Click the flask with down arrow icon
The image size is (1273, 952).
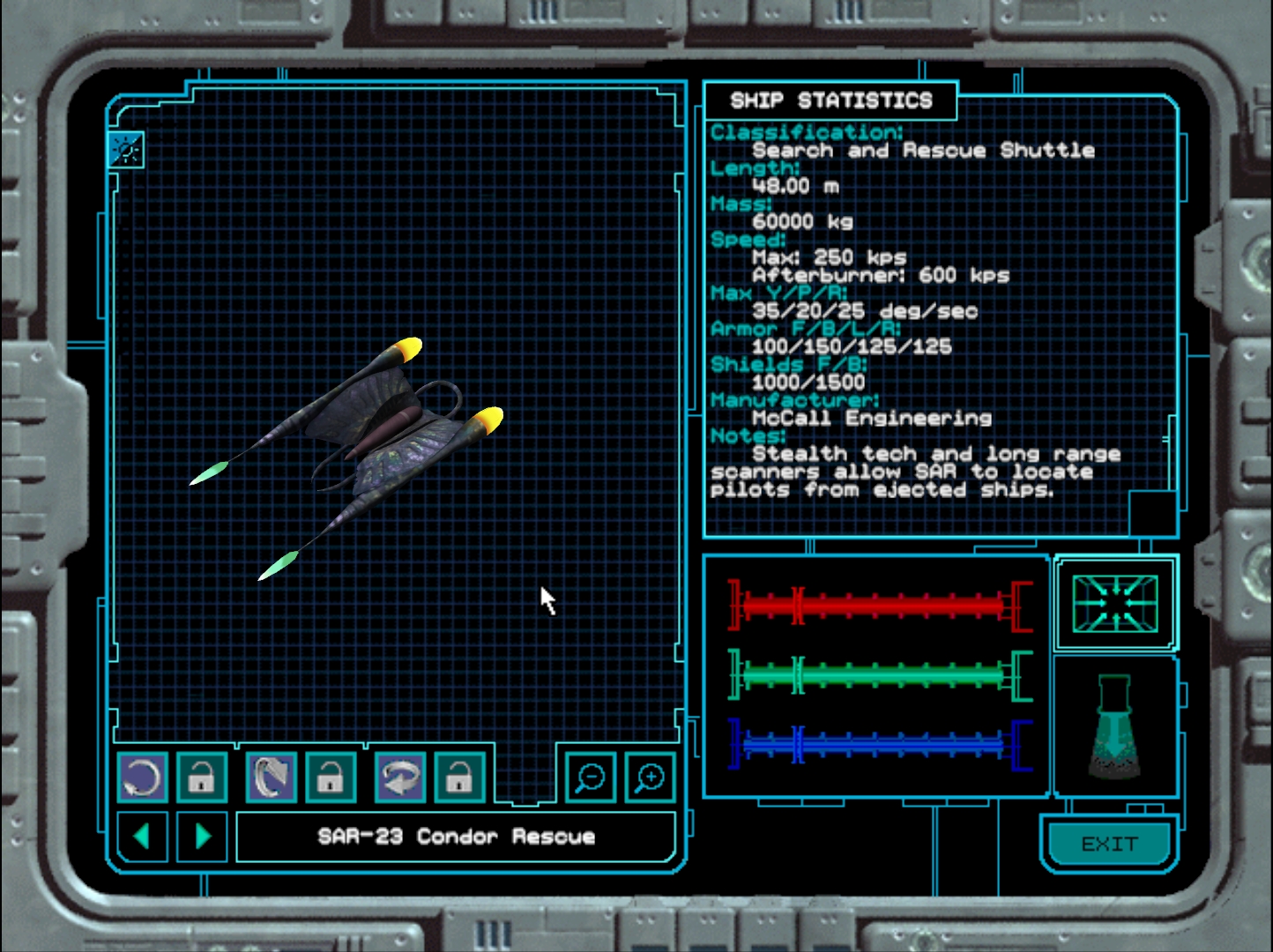pyautogui.click(x=1114, y=727)
